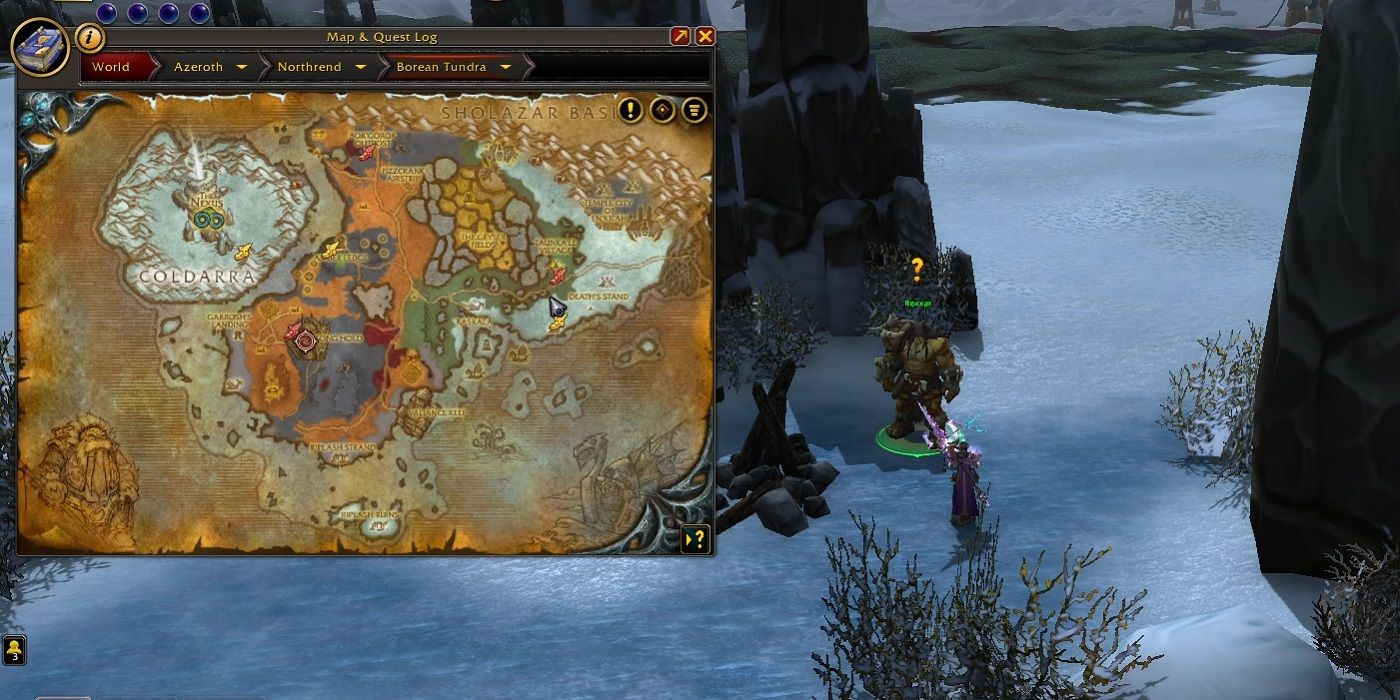Open the Borean Tundra dropdown

[x=505, y=67]
